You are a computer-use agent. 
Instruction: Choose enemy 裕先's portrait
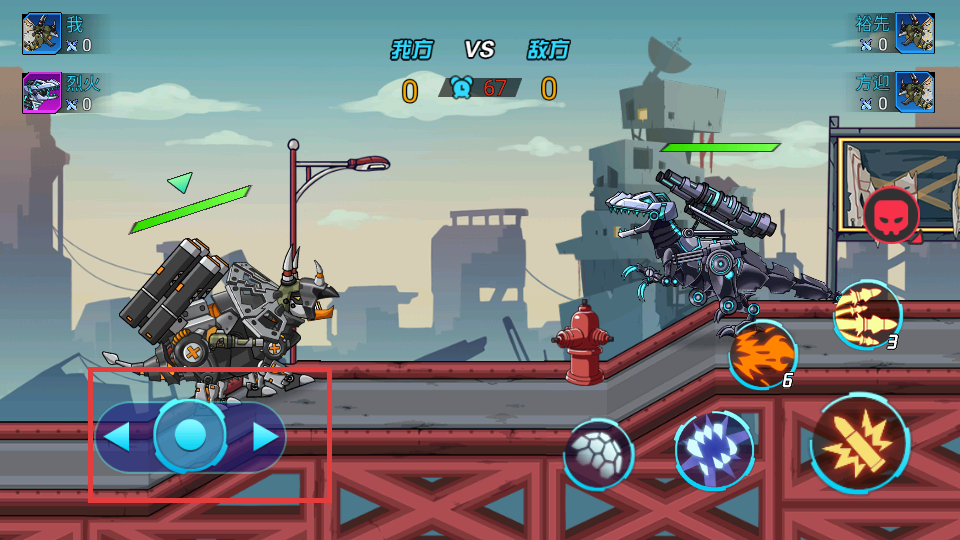[x=915, y=33]
